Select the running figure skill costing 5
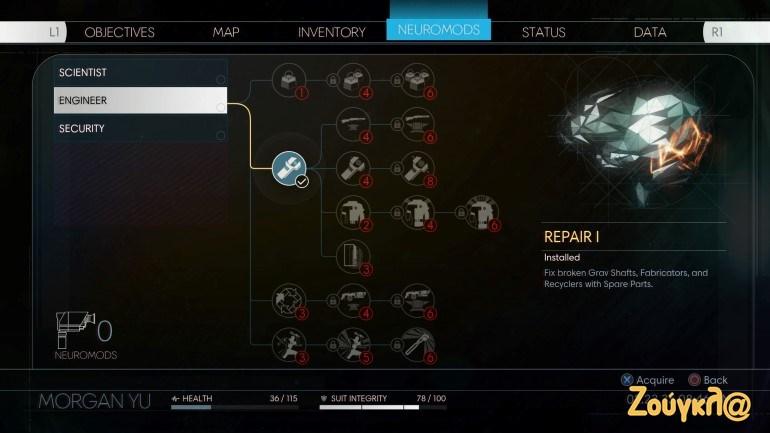The width and height of the screenshot is (770, 433). coord(352,342)
